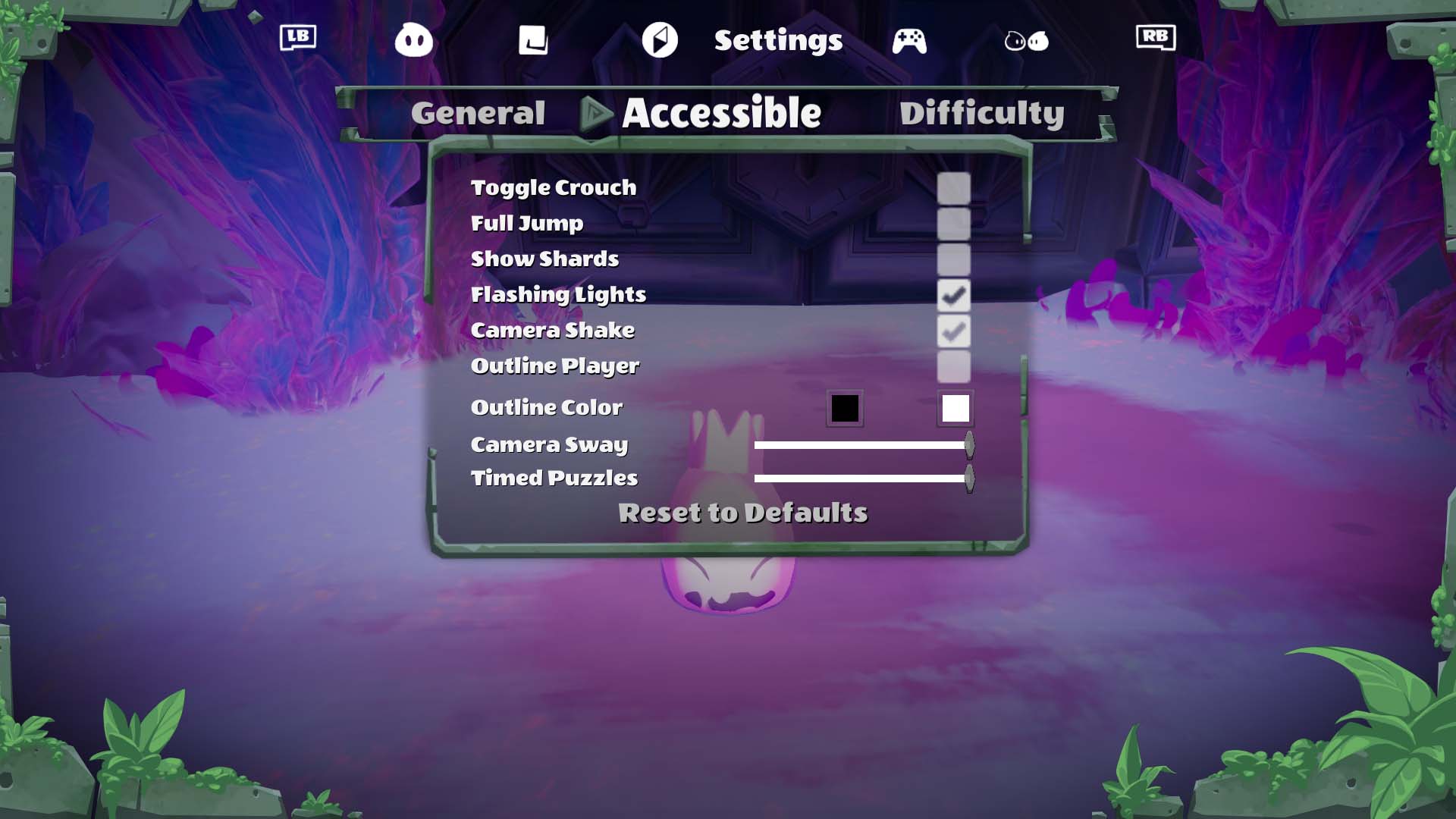Select the Settings gem icon

pyautogui.click(x=660, y=40)
